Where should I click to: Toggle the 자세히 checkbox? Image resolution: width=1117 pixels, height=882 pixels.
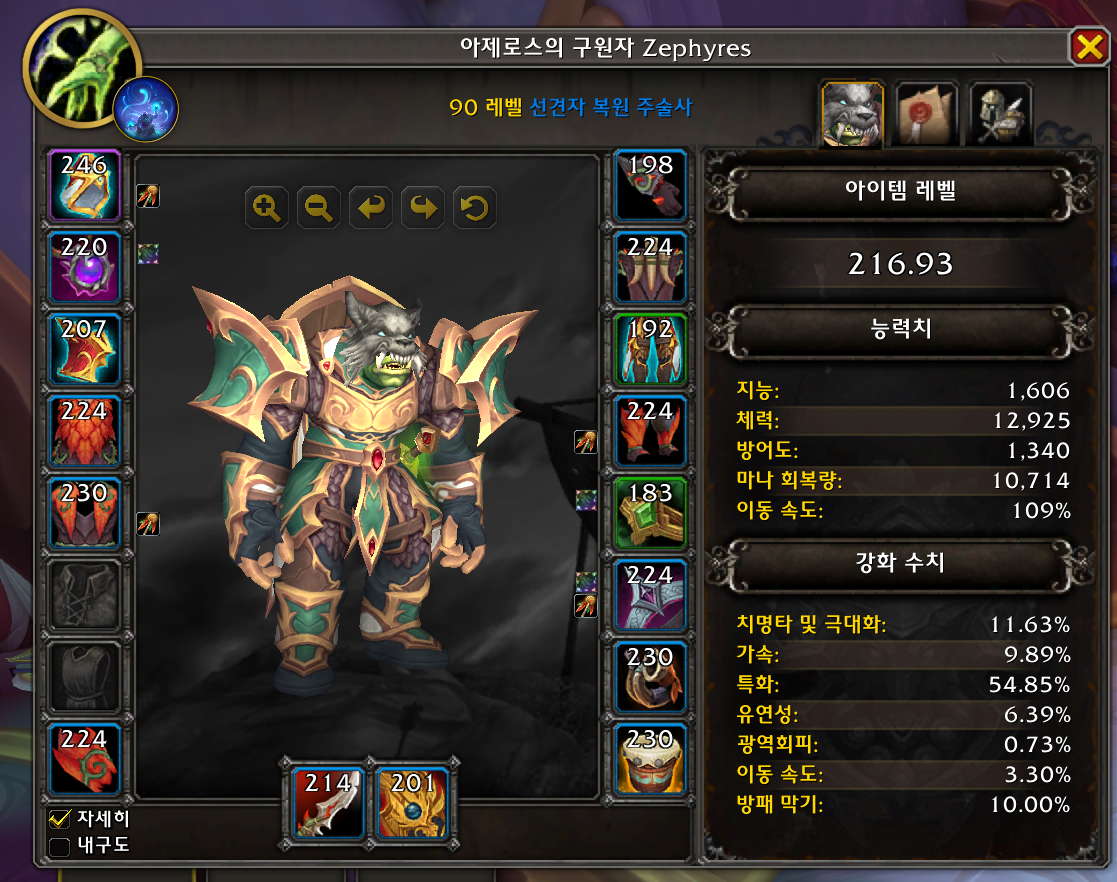(60, 820)
